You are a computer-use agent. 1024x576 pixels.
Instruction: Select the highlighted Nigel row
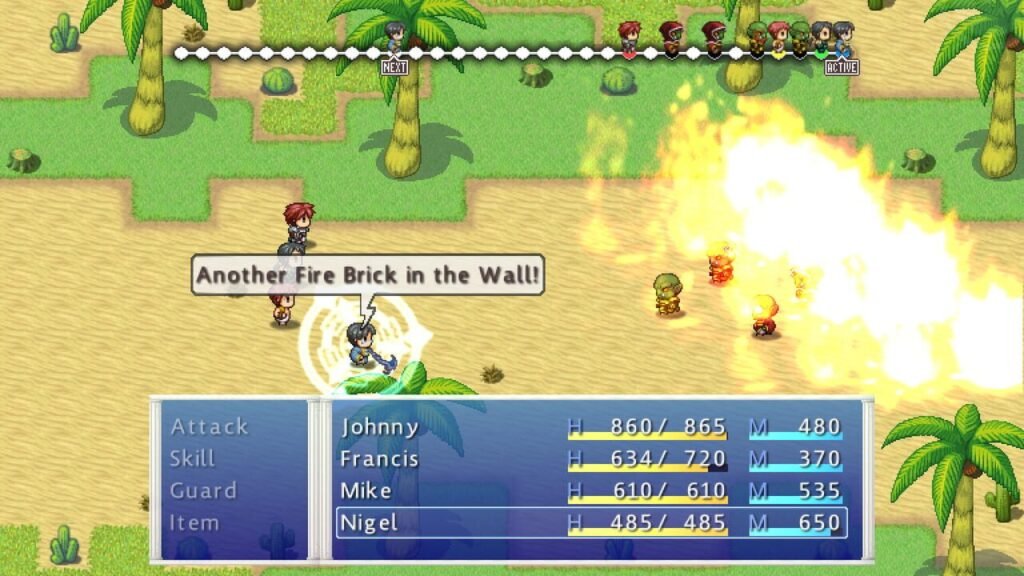click(591, 523)
